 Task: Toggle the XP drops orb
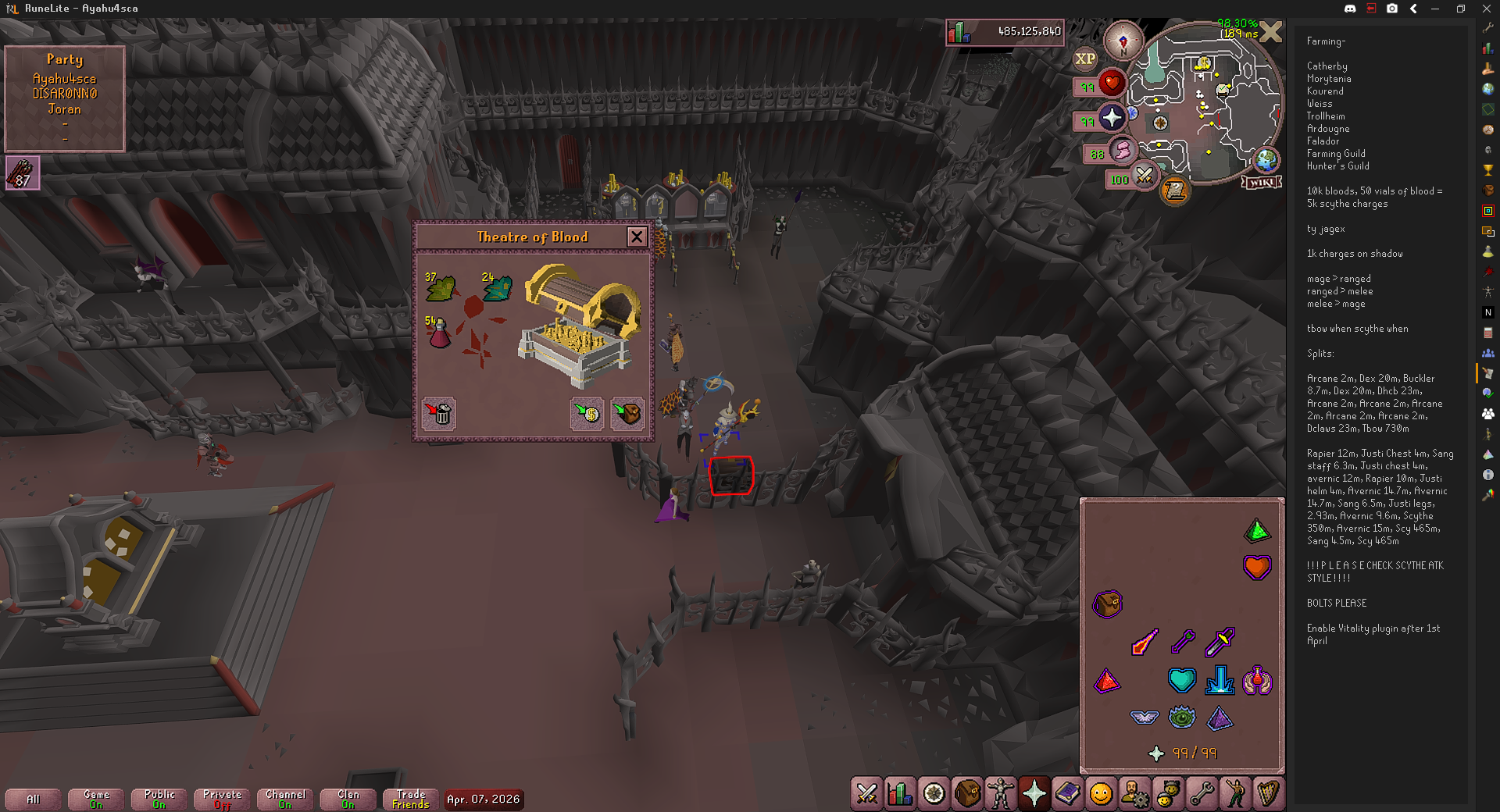1085,59
